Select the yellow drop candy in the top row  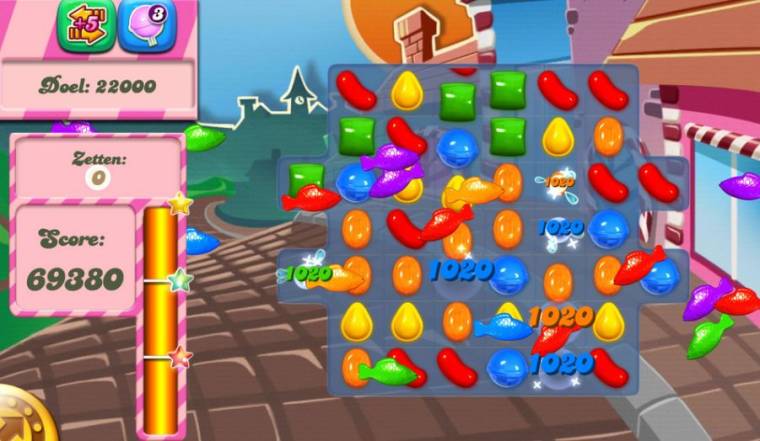pos(407,90)
